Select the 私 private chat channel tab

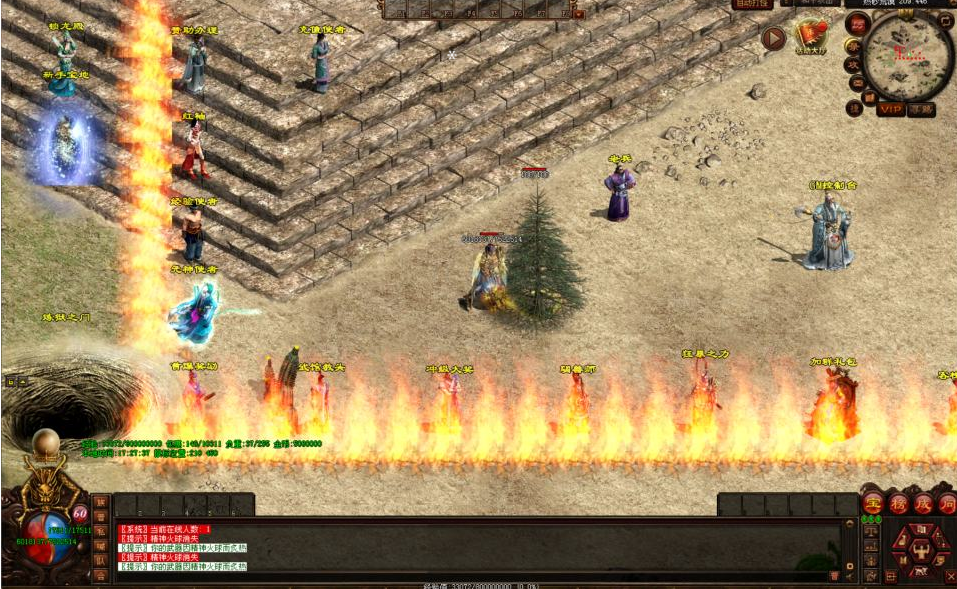pyautogui.click(x=100, y=531)
